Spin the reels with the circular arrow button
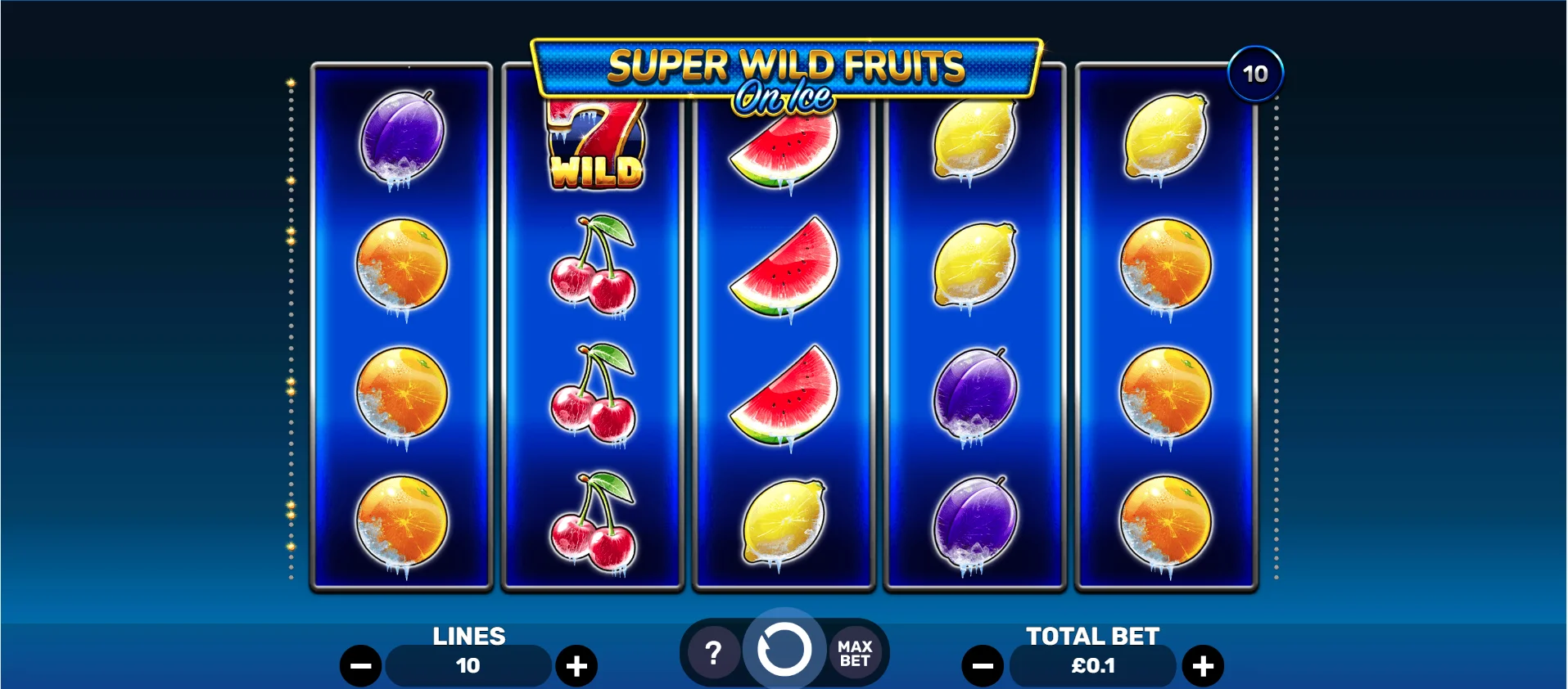The image size is (1568, 689). pos(784,651)
